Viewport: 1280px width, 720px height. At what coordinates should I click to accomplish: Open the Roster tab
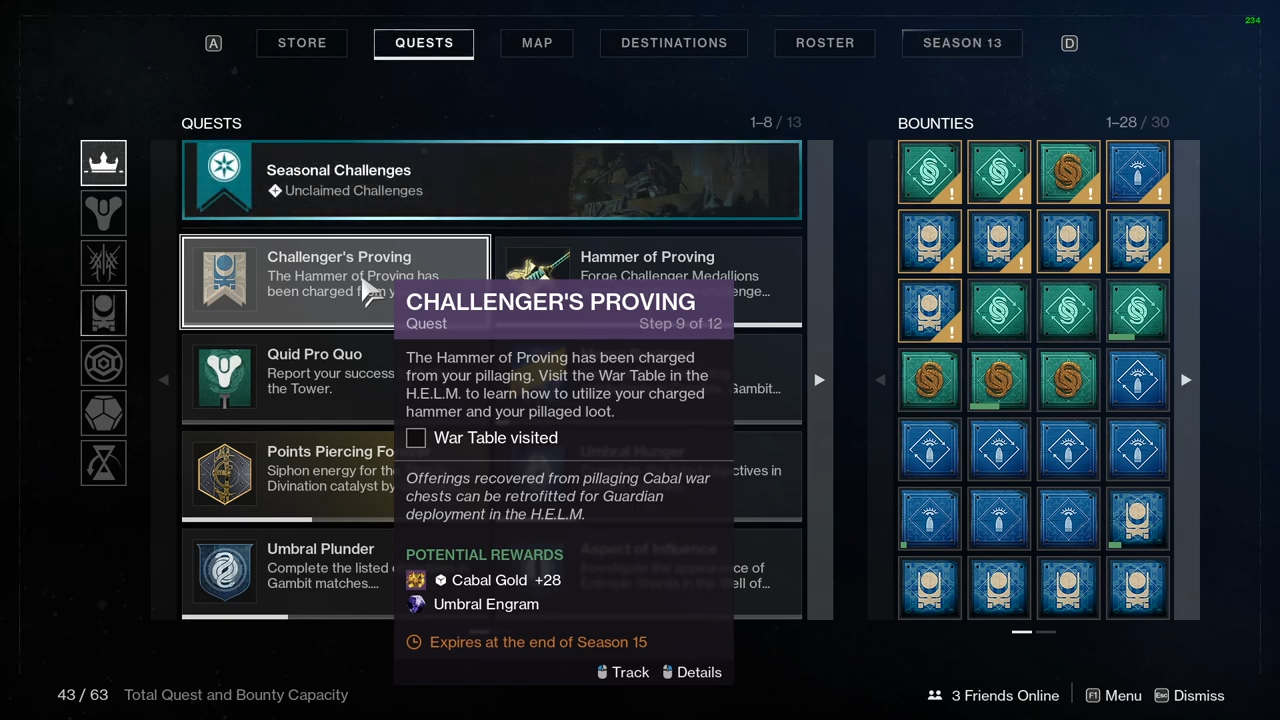tap(825, 43)
